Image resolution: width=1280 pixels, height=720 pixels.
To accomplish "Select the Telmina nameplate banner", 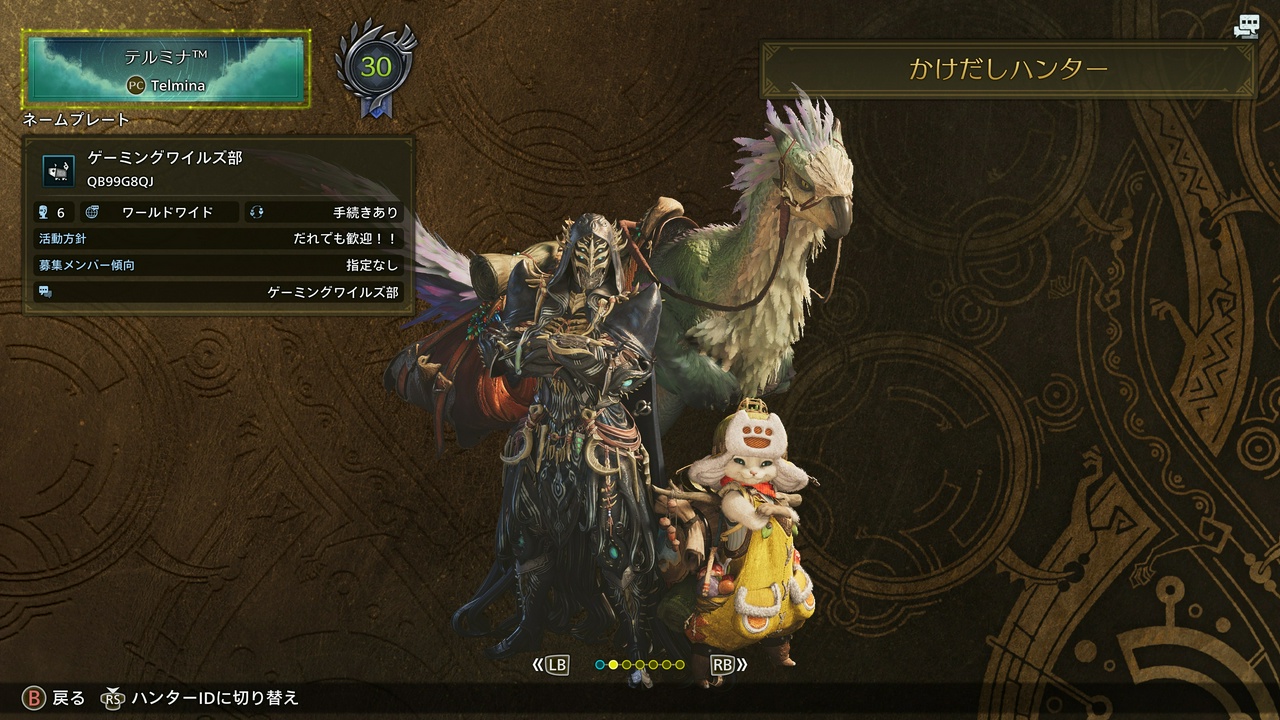I will 166,68.
